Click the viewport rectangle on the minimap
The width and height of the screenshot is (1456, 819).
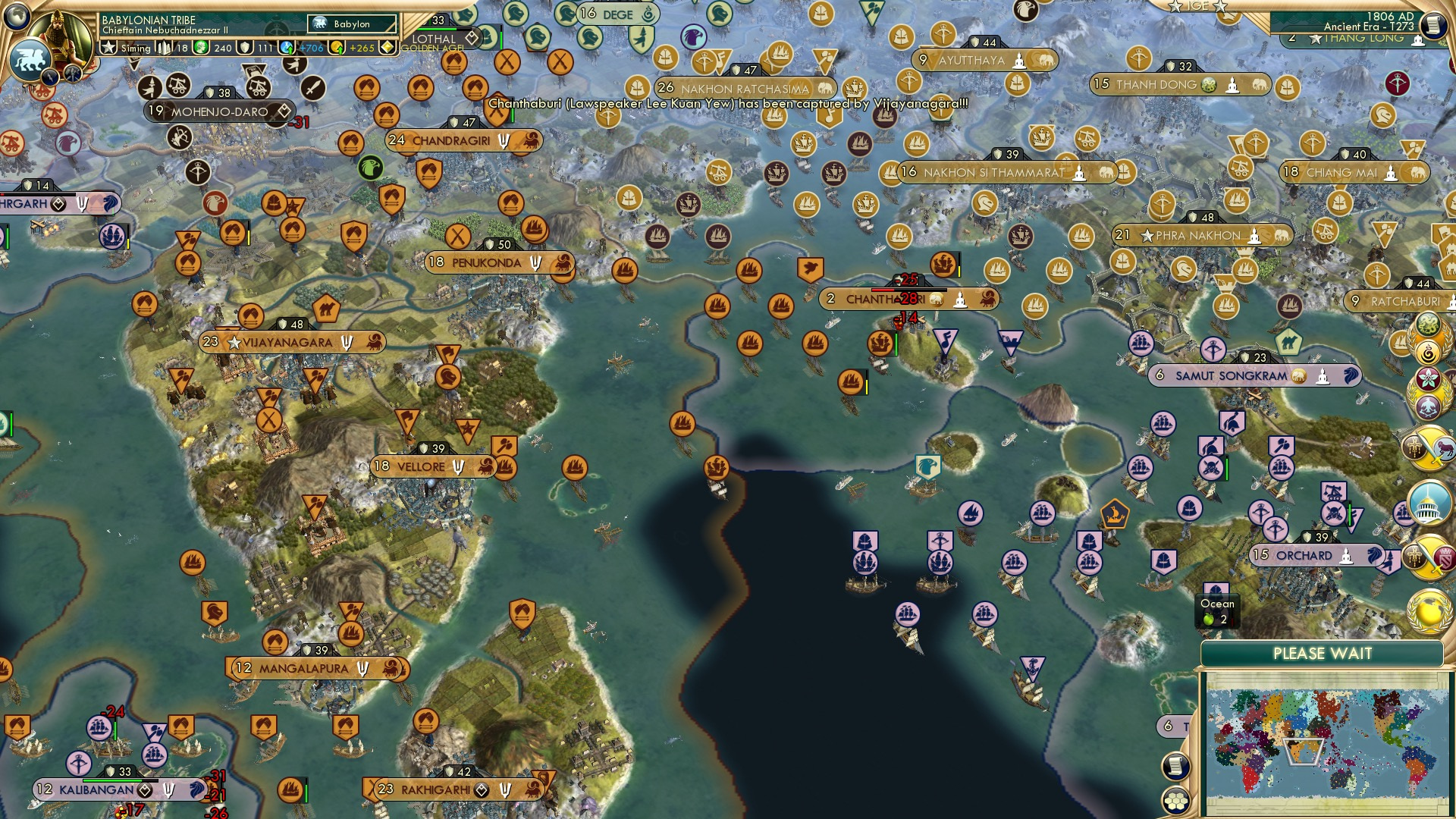click(x=1304, y=750)
